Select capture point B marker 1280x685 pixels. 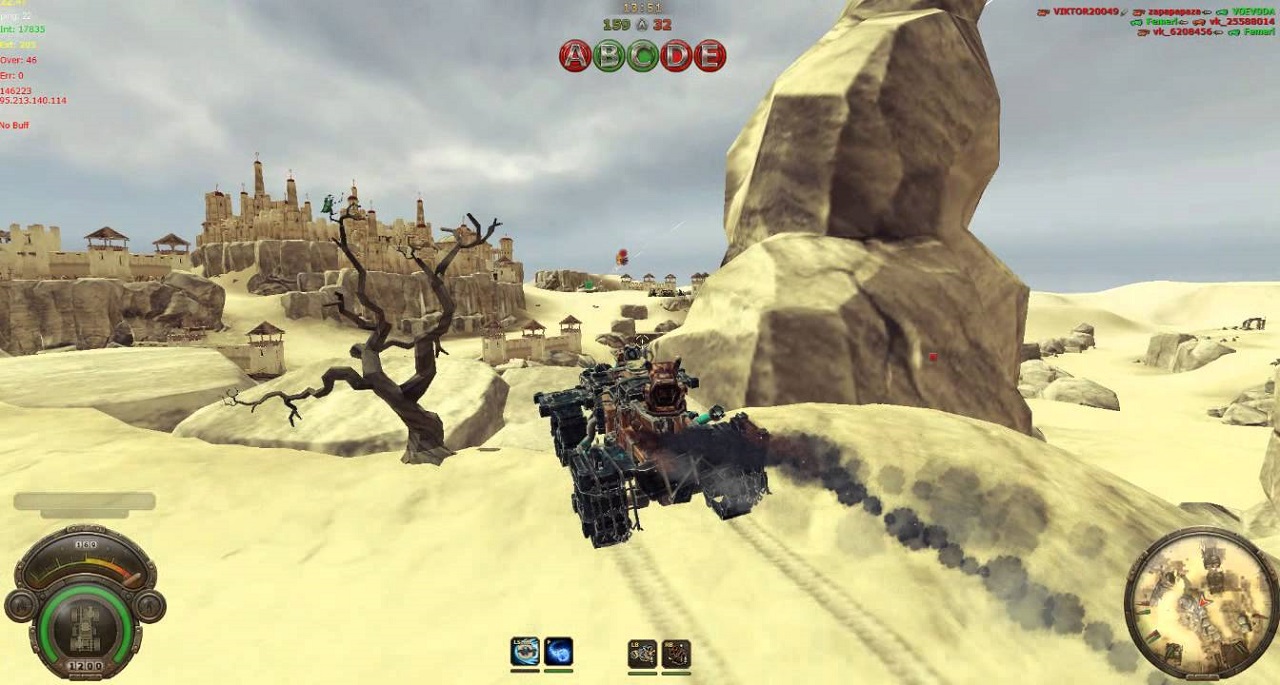[x=609, y=56]
